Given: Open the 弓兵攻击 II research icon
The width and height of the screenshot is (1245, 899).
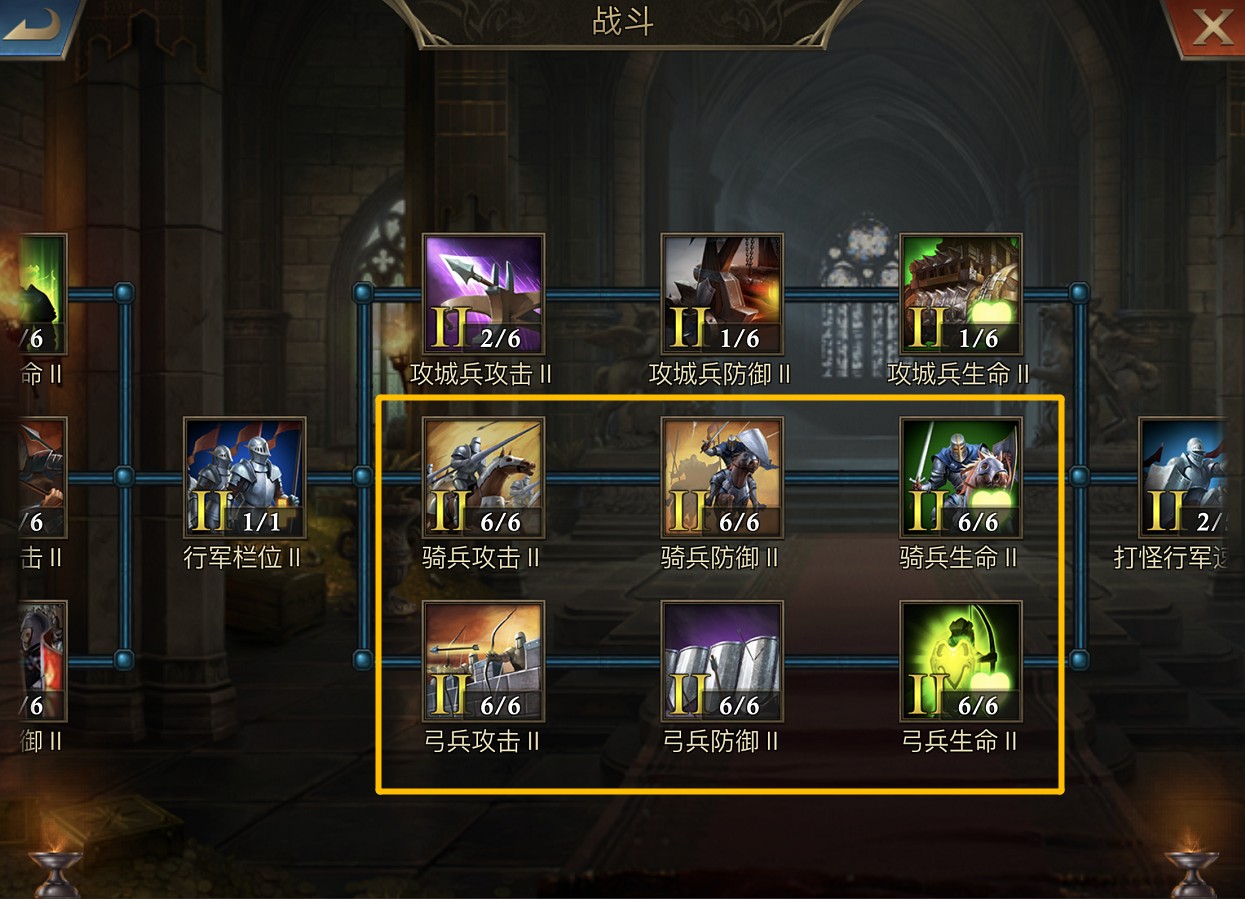Looking at the screenshot, I should pyautogui.click(x=483, y=661).
